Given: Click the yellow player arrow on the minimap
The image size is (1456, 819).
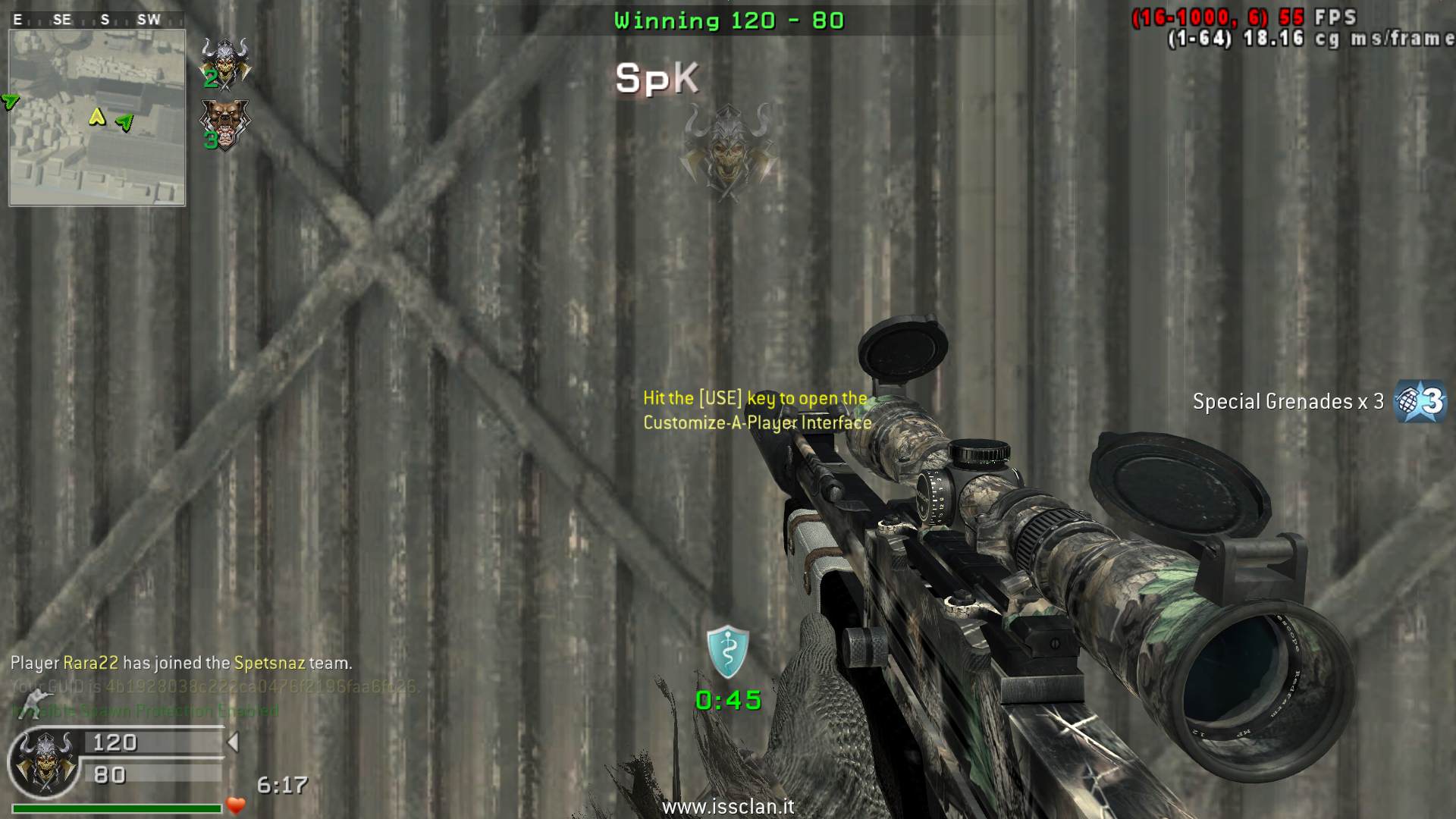Looking at the screenshot, I should click(97, 117).
